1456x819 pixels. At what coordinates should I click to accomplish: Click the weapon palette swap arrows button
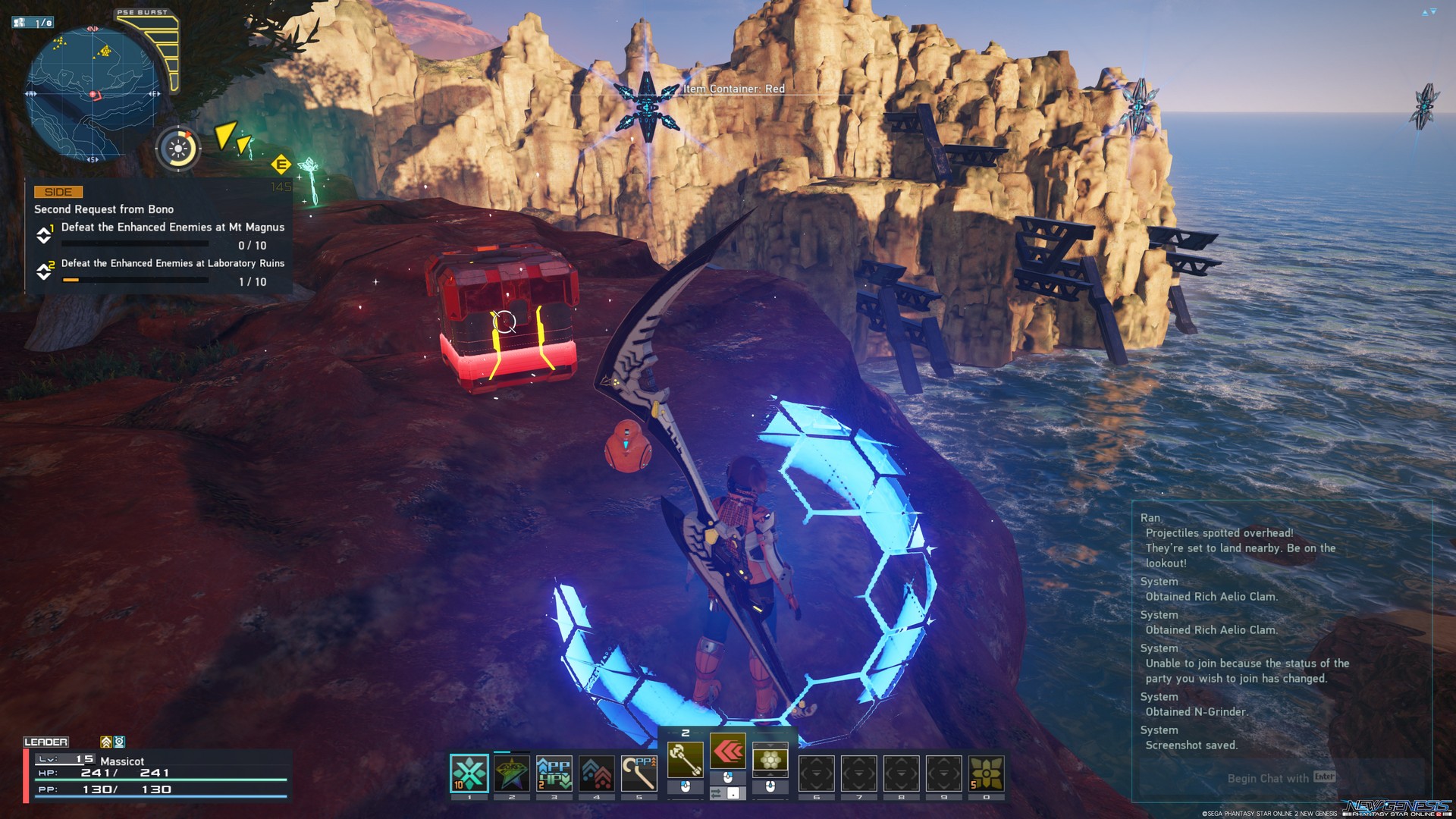coord(715,793)
